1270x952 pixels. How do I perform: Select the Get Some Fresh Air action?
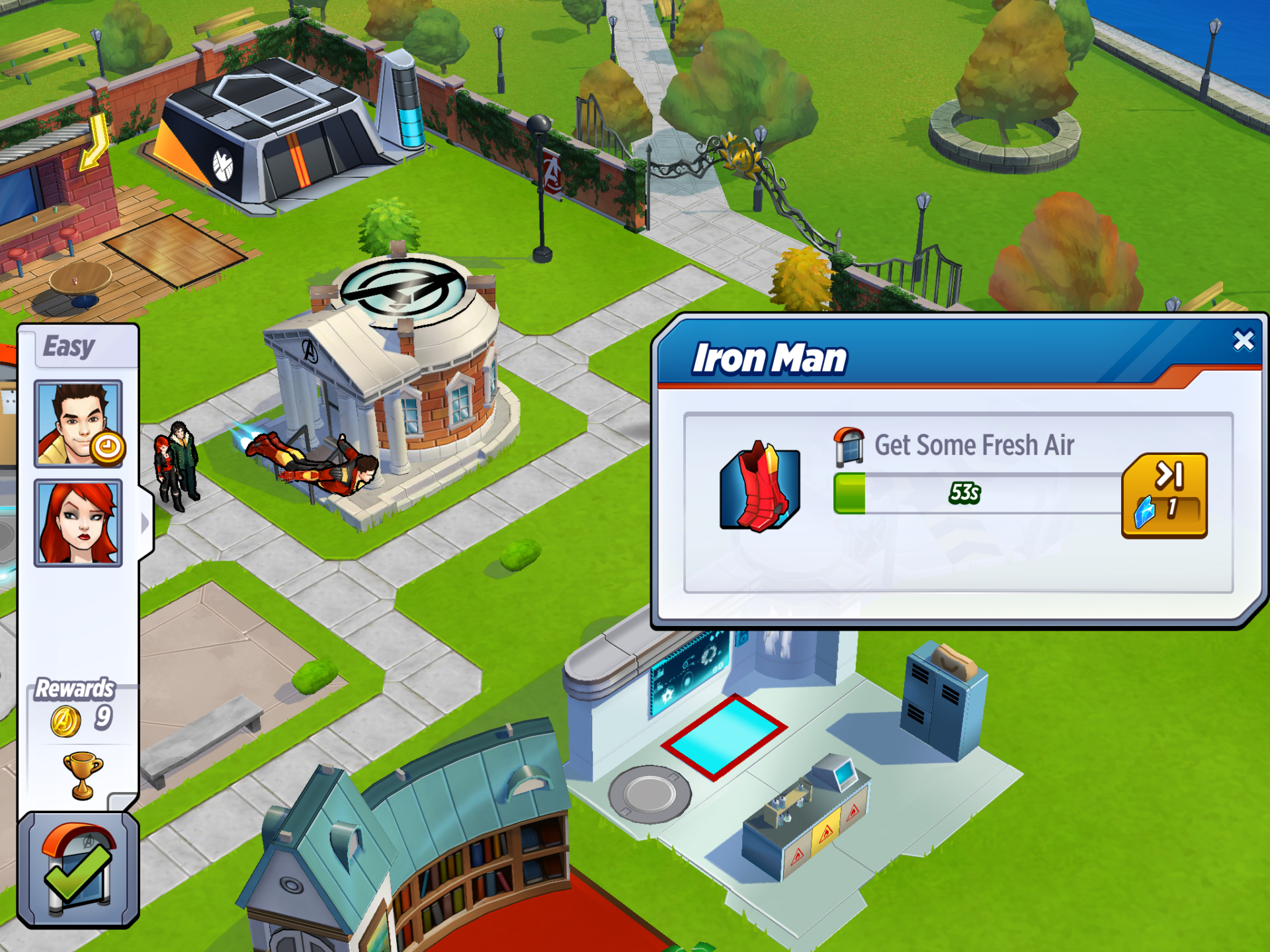point(974,446)
